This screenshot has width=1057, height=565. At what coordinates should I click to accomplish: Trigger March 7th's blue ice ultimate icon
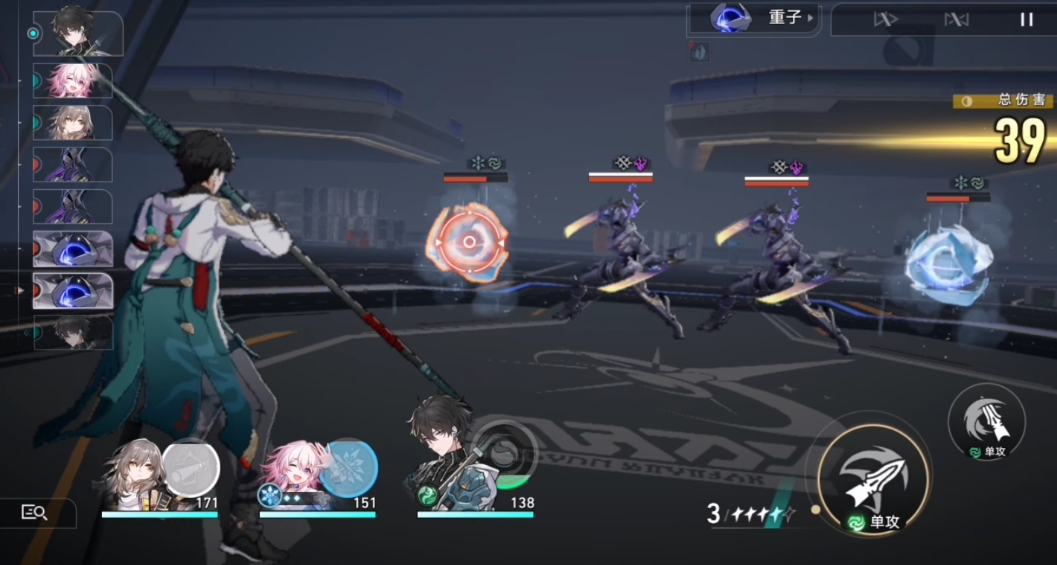[349, 467]
